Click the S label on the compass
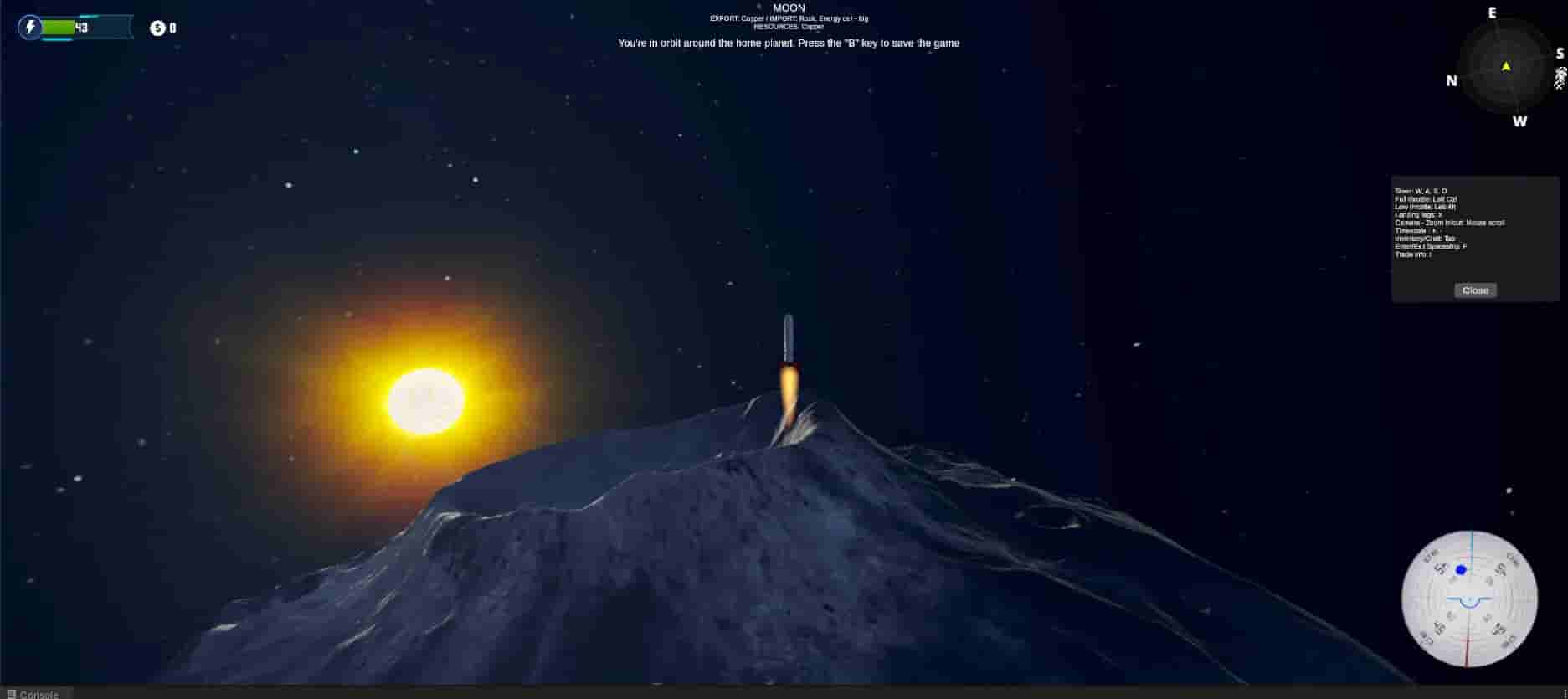Screen dimensions: 1568x699 [1560, 53]
